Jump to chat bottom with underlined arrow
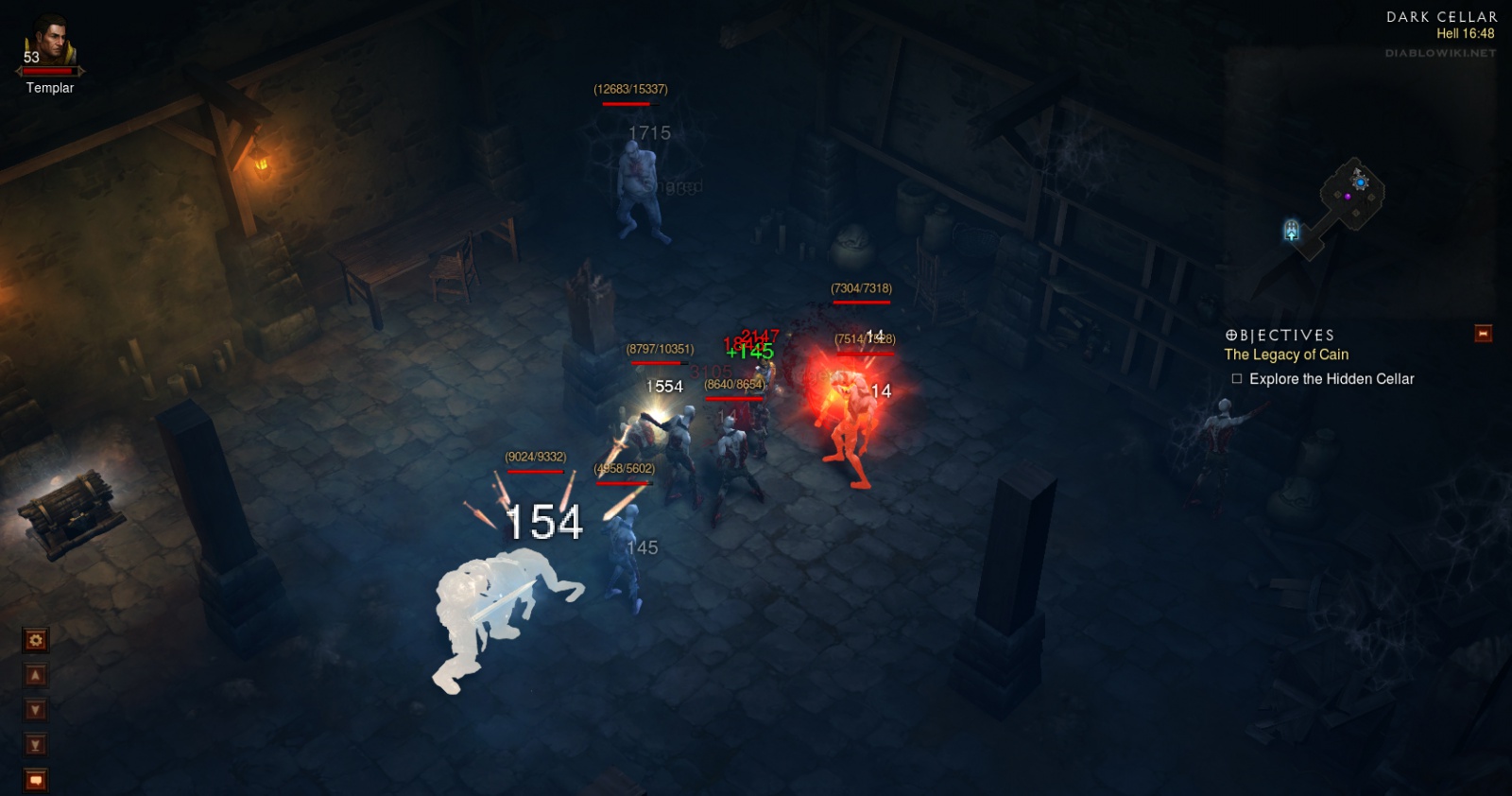The image size is (1512, 796). [35, 745]
